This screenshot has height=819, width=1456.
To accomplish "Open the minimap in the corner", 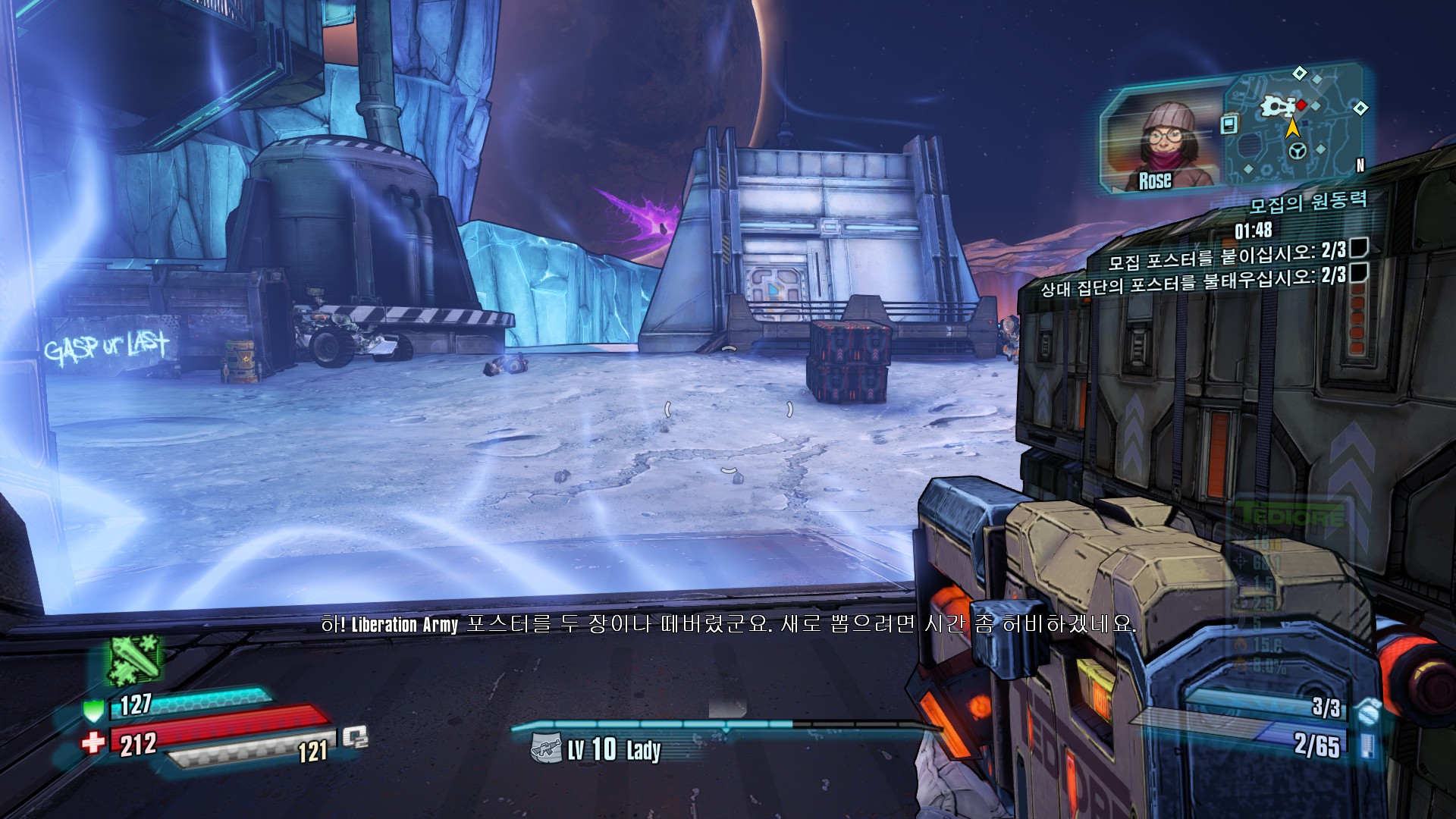I will [1297, 125].
